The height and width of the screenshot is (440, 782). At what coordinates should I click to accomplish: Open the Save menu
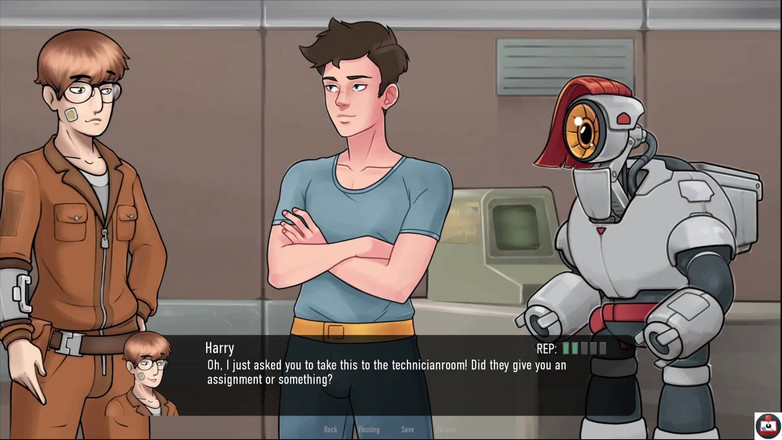(407, 430)
